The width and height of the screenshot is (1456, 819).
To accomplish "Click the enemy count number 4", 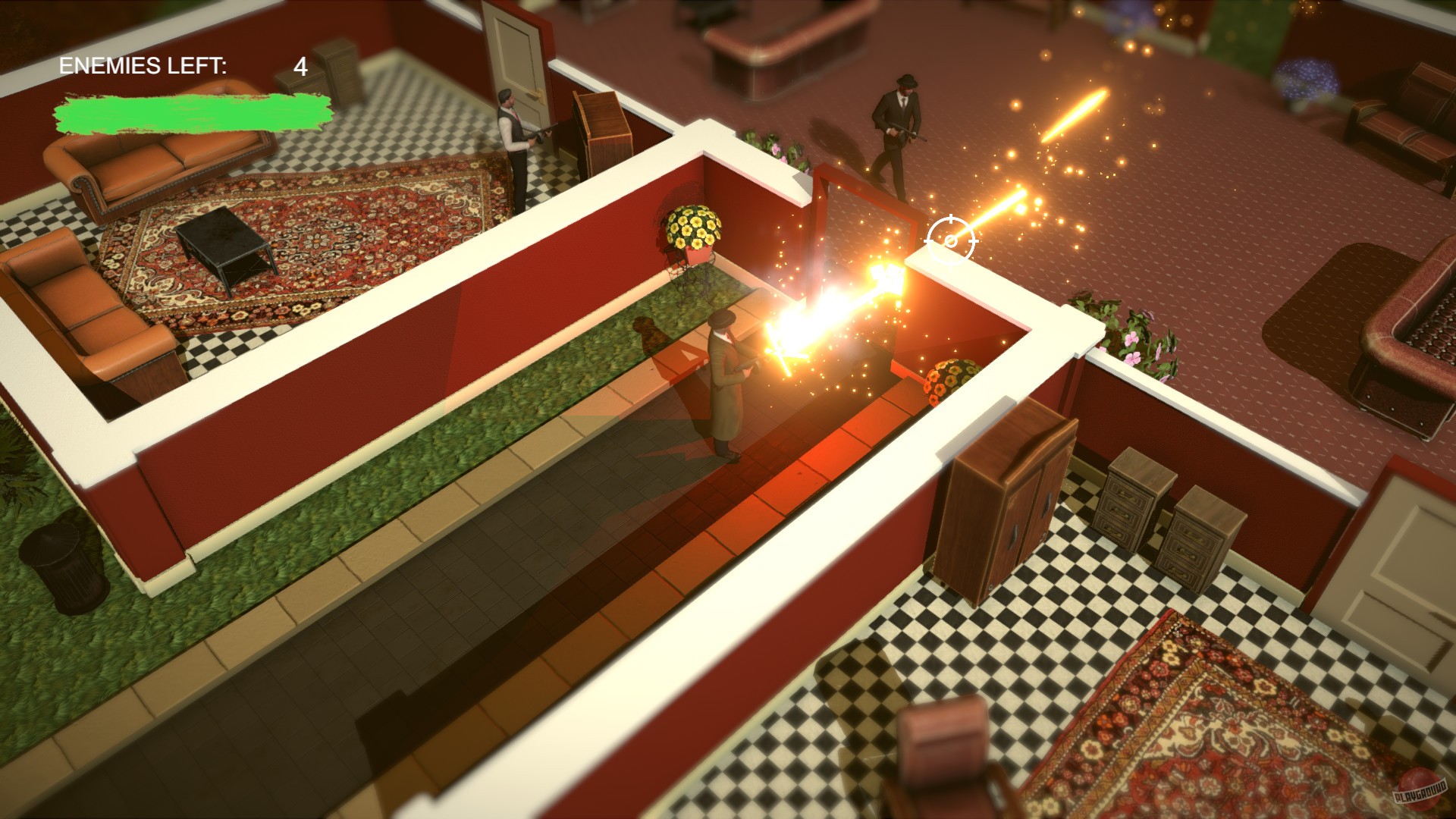I will pyautogui.click(x=300, y=67).
